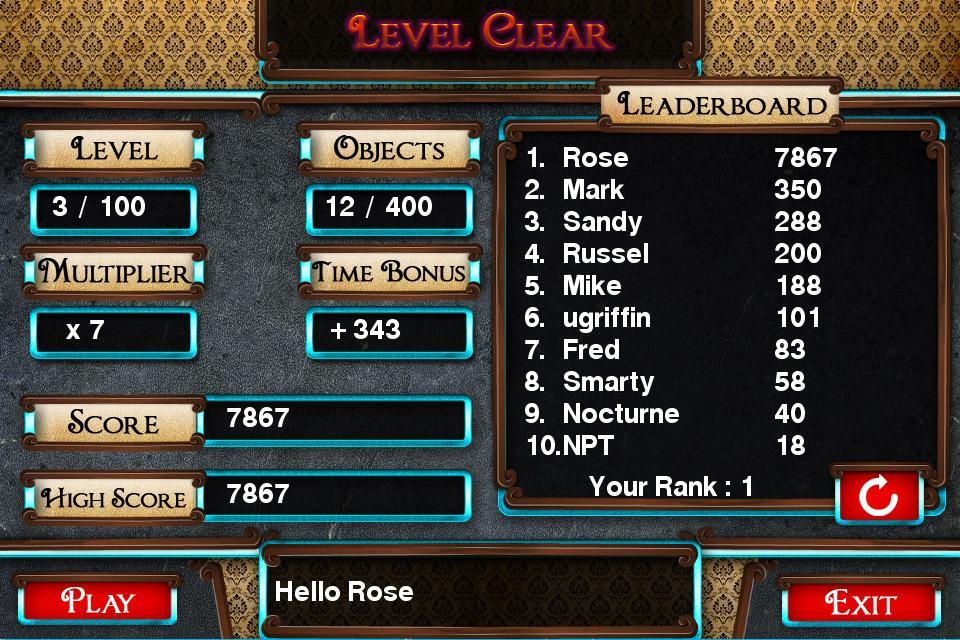This screenshot has height=640, width=960.
Task: Click Russel's leaderboard entry
Action: pyautogui.click(x=680, y=254)
